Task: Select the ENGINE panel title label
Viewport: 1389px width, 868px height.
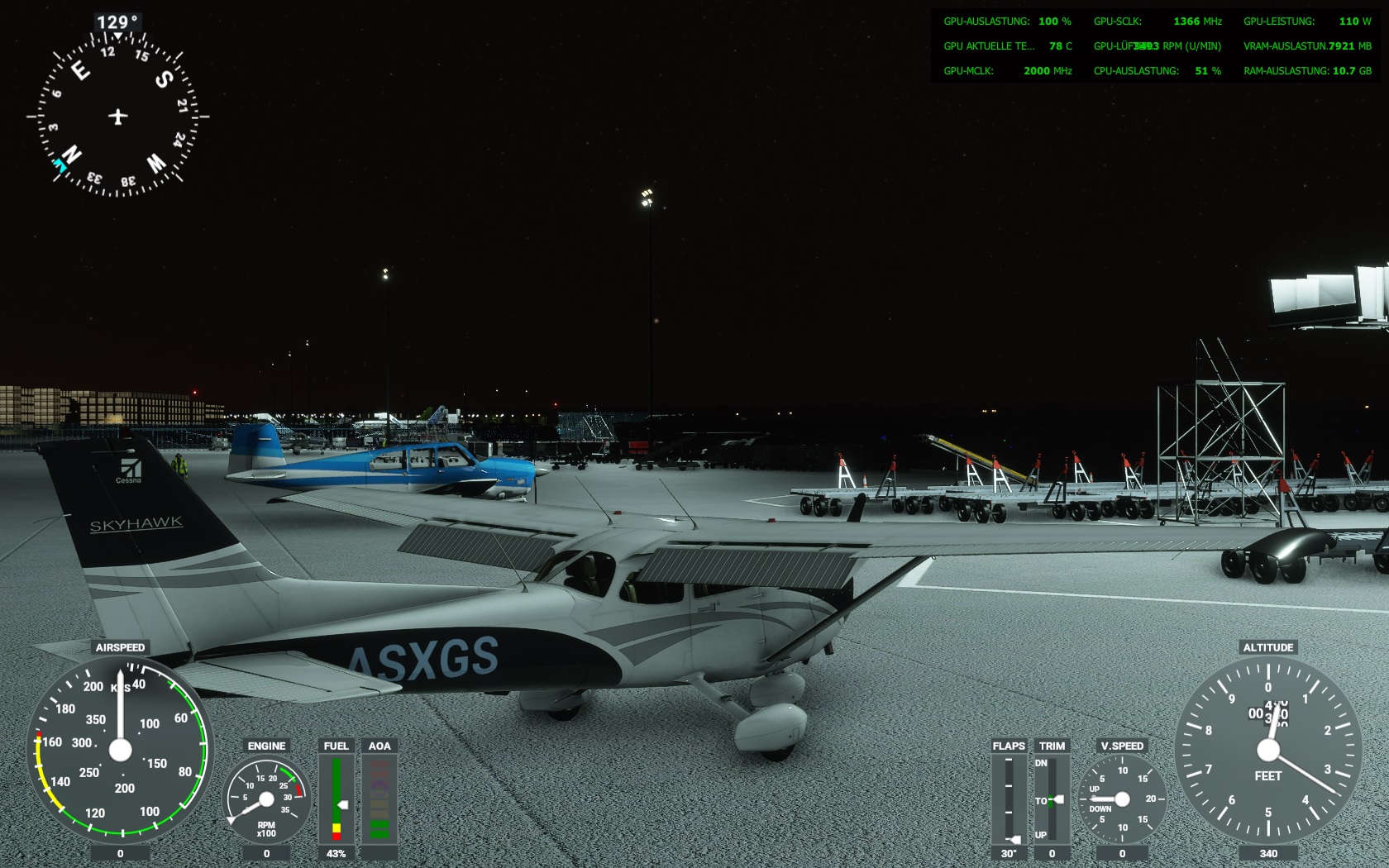Action: 266,746
